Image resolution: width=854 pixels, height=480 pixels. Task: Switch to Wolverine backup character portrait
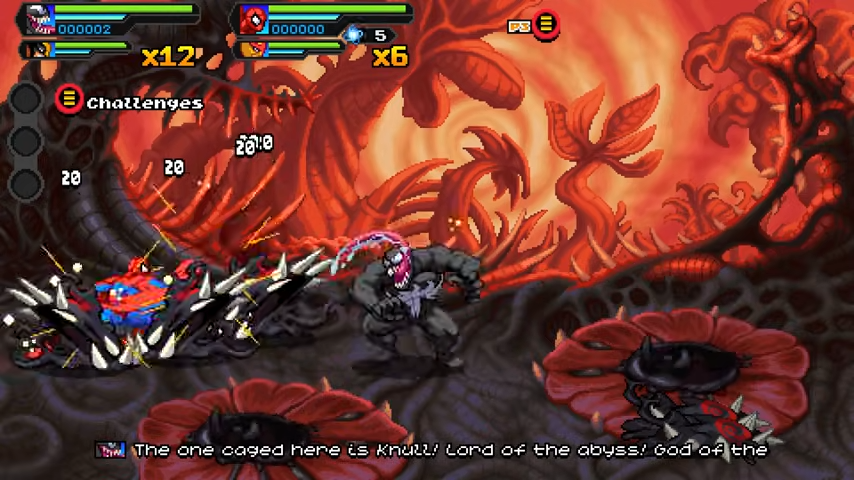(x=38, y=48)
